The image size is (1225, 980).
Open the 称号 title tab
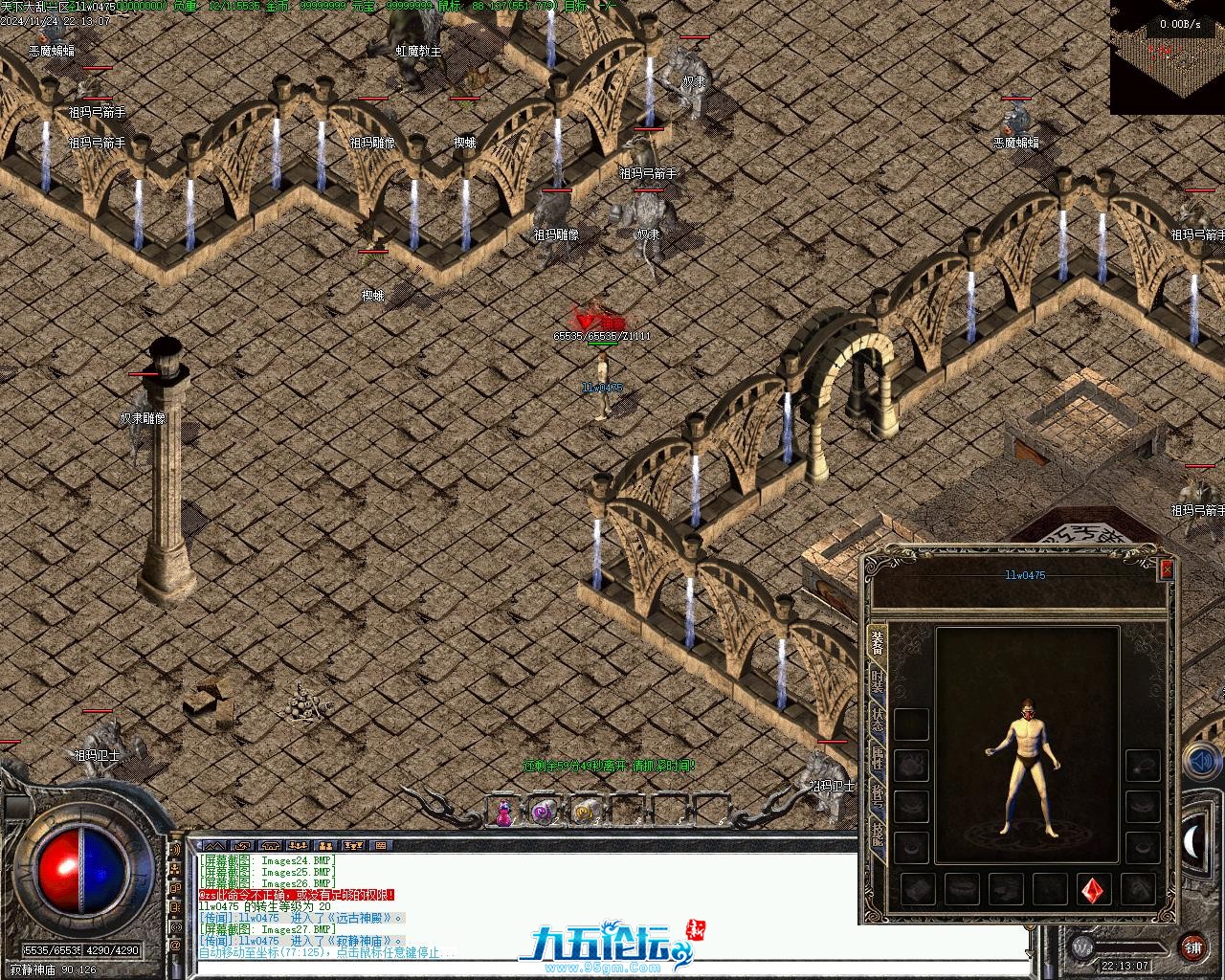[877, 795]
